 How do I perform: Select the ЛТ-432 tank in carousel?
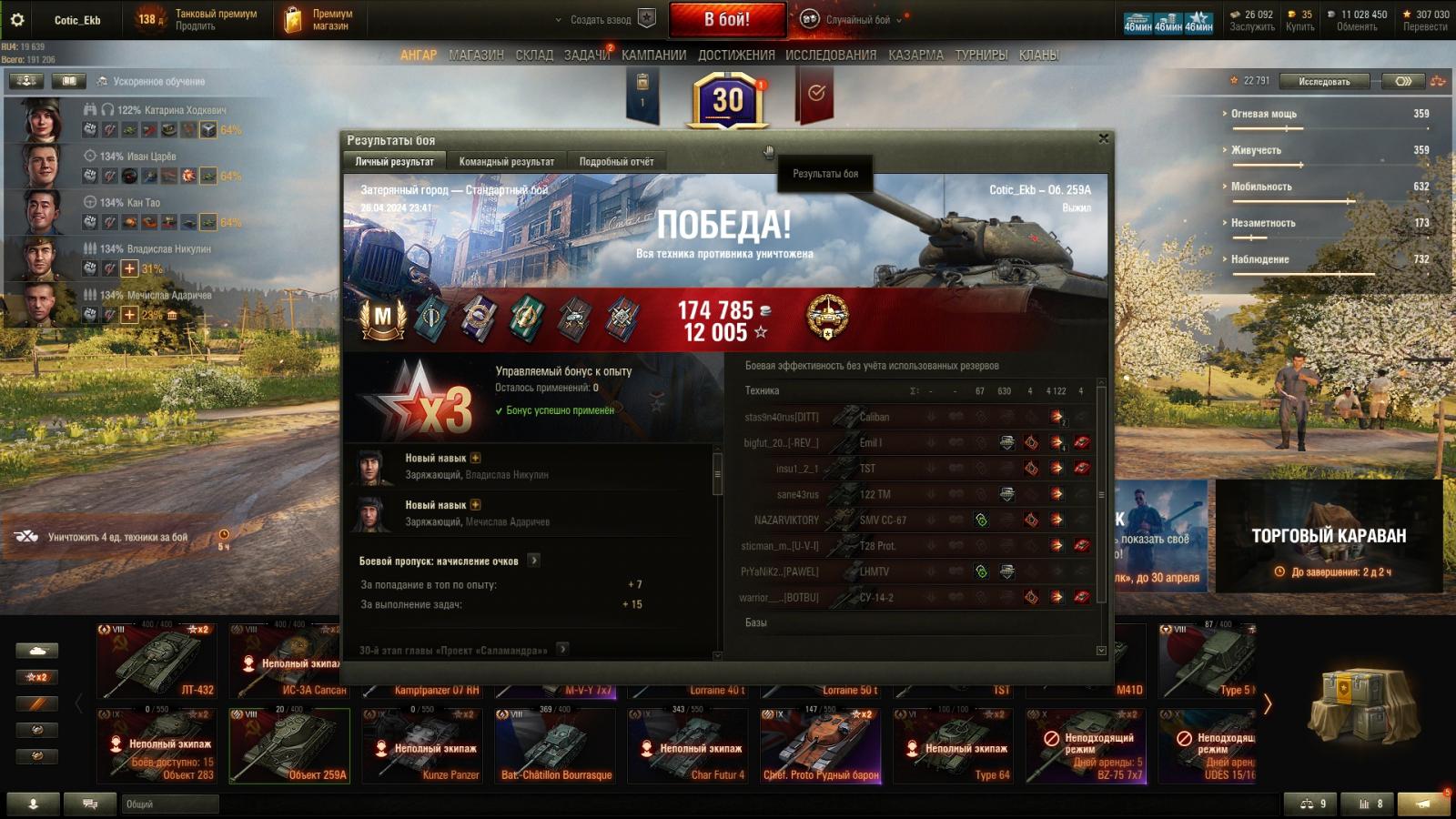157,660
